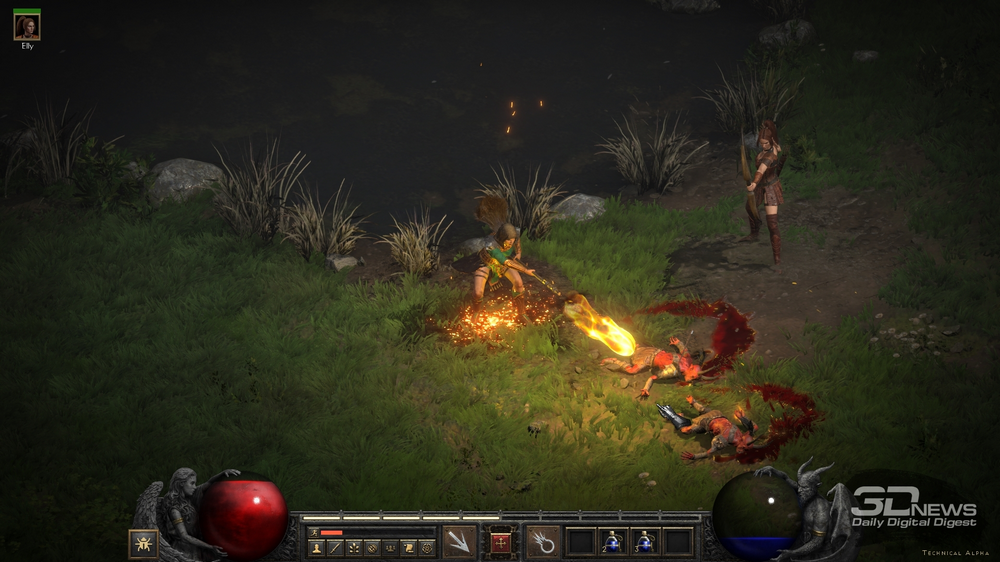
Task: Open the character sheet person icon
Action: click(316, 548)
